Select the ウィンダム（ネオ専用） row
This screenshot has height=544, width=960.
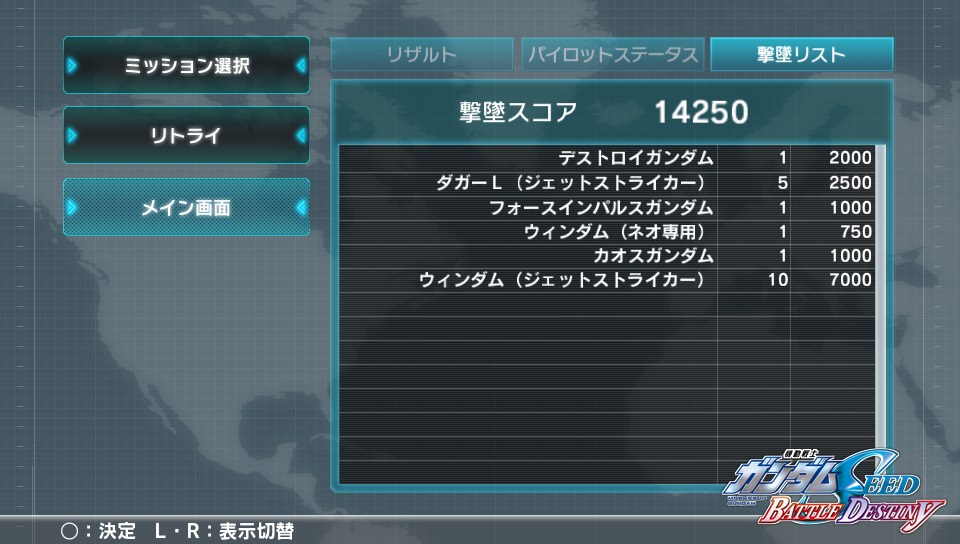pos(606,232)
